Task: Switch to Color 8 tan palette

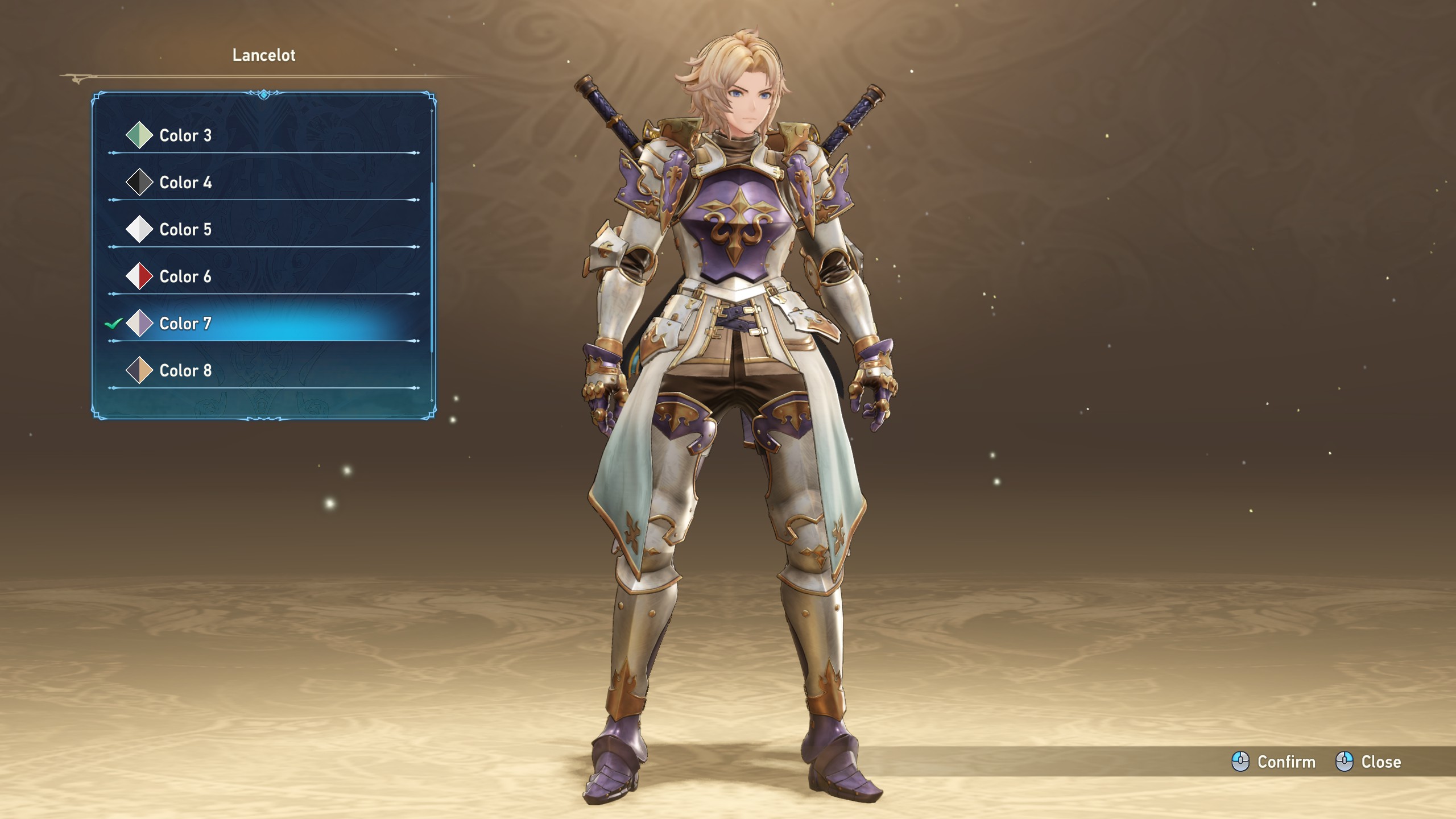Action: click(185, 370)
